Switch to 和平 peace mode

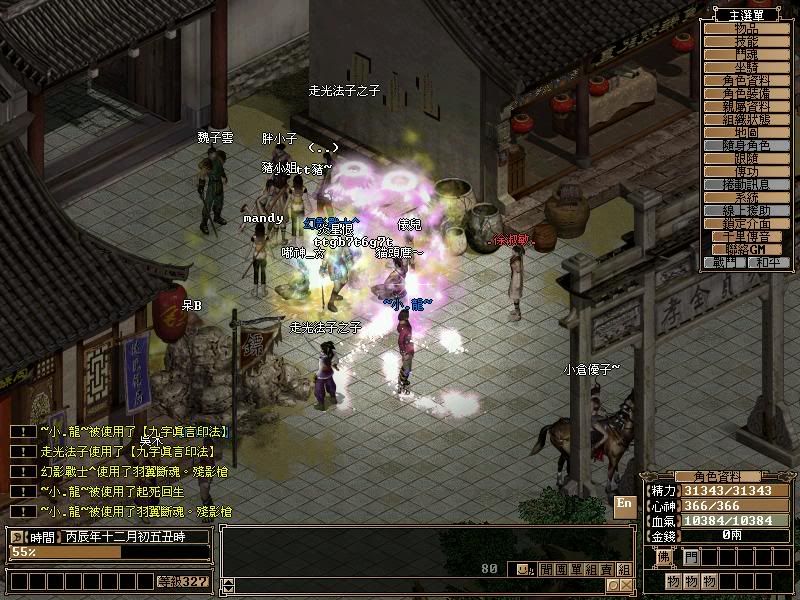click(767, 262)
